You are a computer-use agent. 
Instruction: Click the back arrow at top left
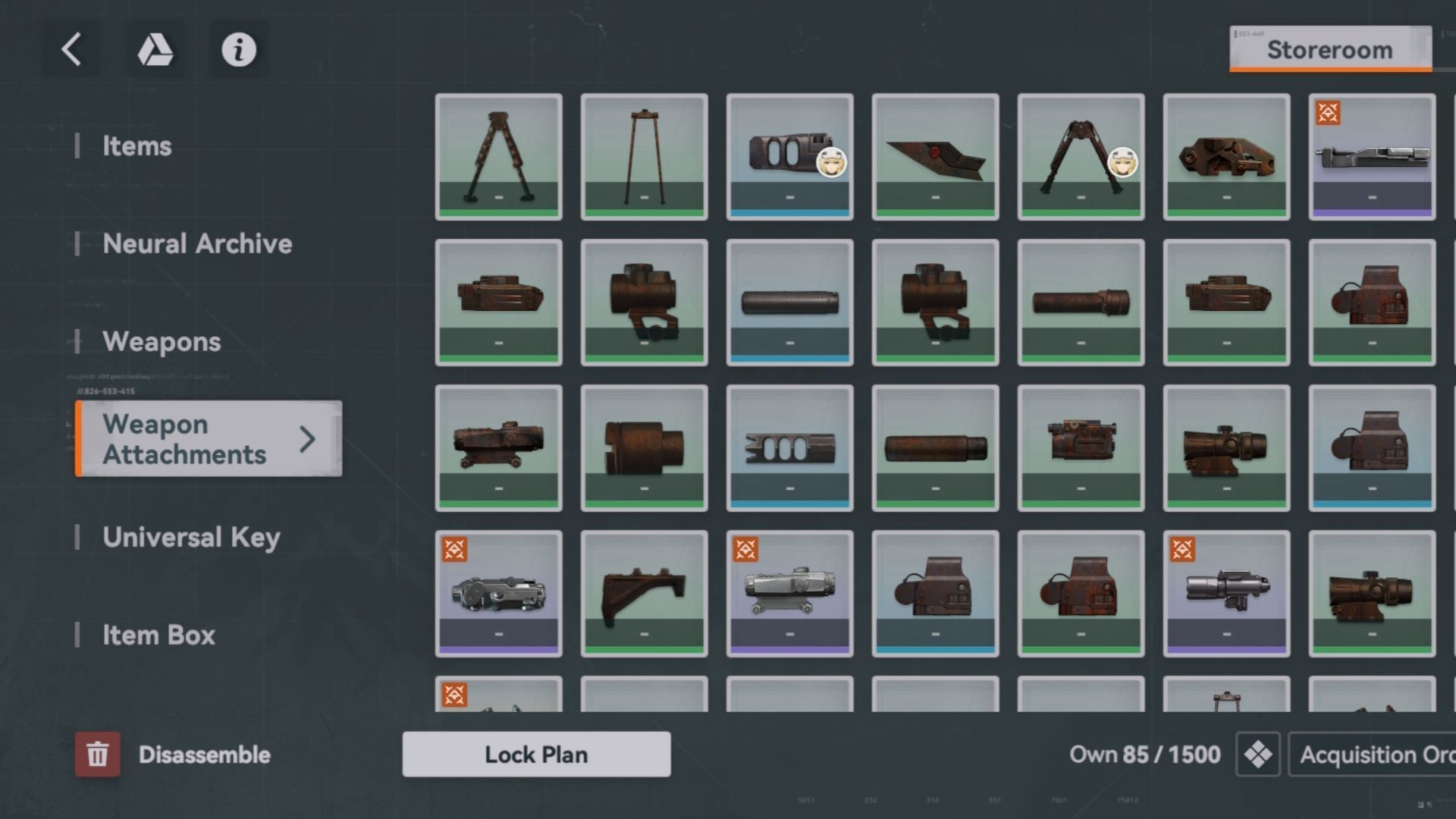coord(72,49)
